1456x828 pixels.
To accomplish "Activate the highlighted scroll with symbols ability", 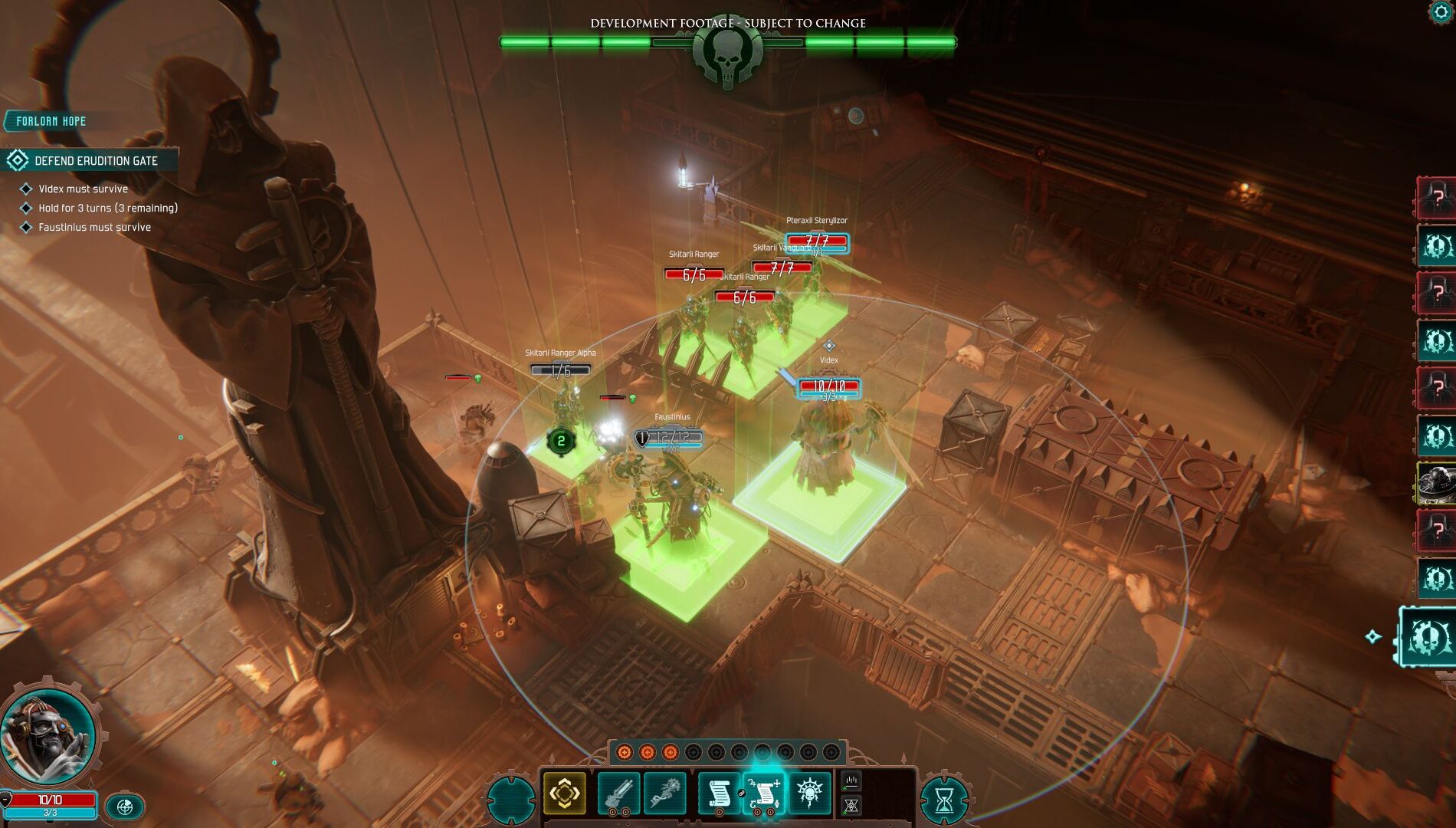I will (x=764, y=793).
